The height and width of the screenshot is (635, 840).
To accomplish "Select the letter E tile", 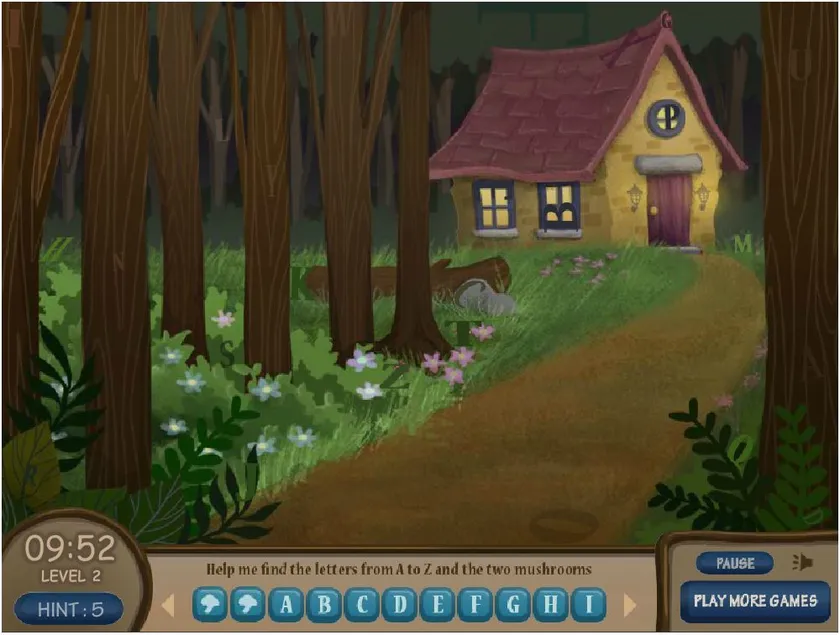I will click(438, 604).
